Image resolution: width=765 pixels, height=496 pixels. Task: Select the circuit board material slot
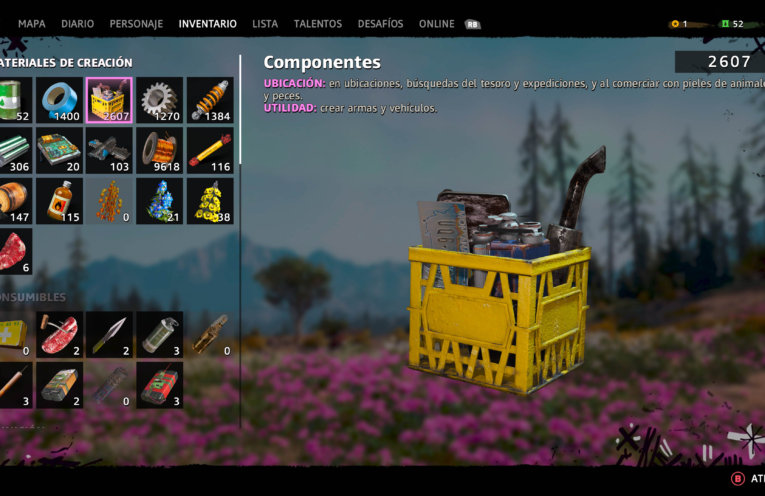point(60,150)
